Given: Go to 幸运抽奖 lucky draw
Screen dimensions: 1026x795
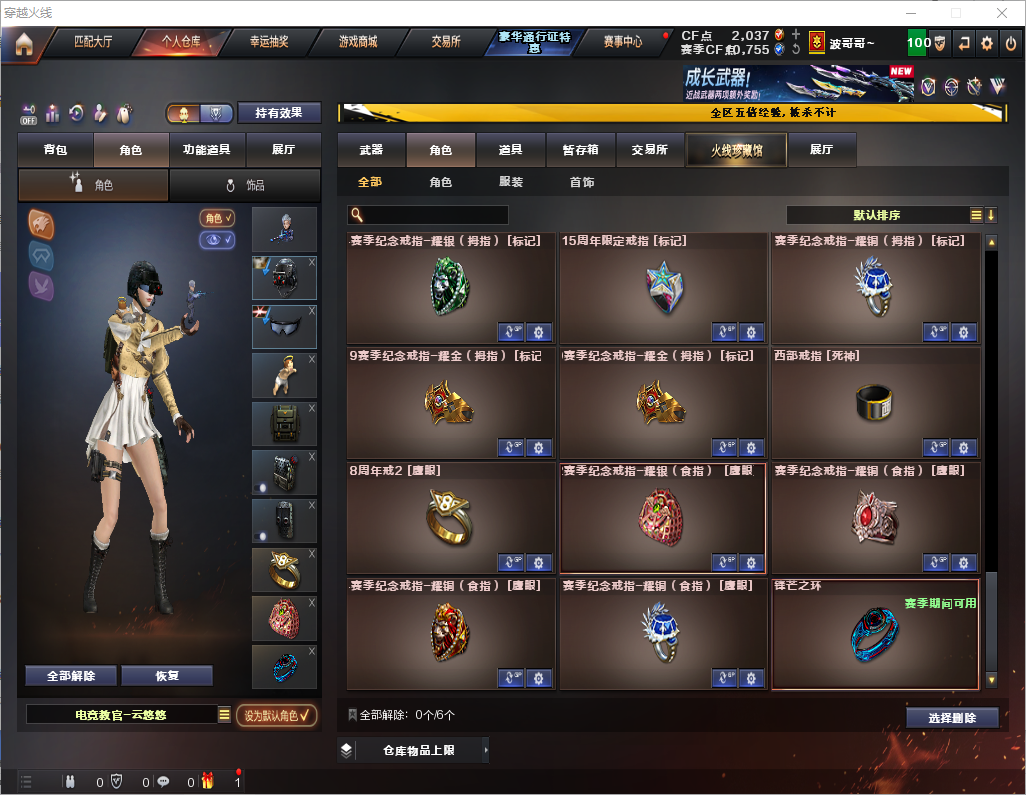Looking at the screenshot, I should tap(268, 42).
